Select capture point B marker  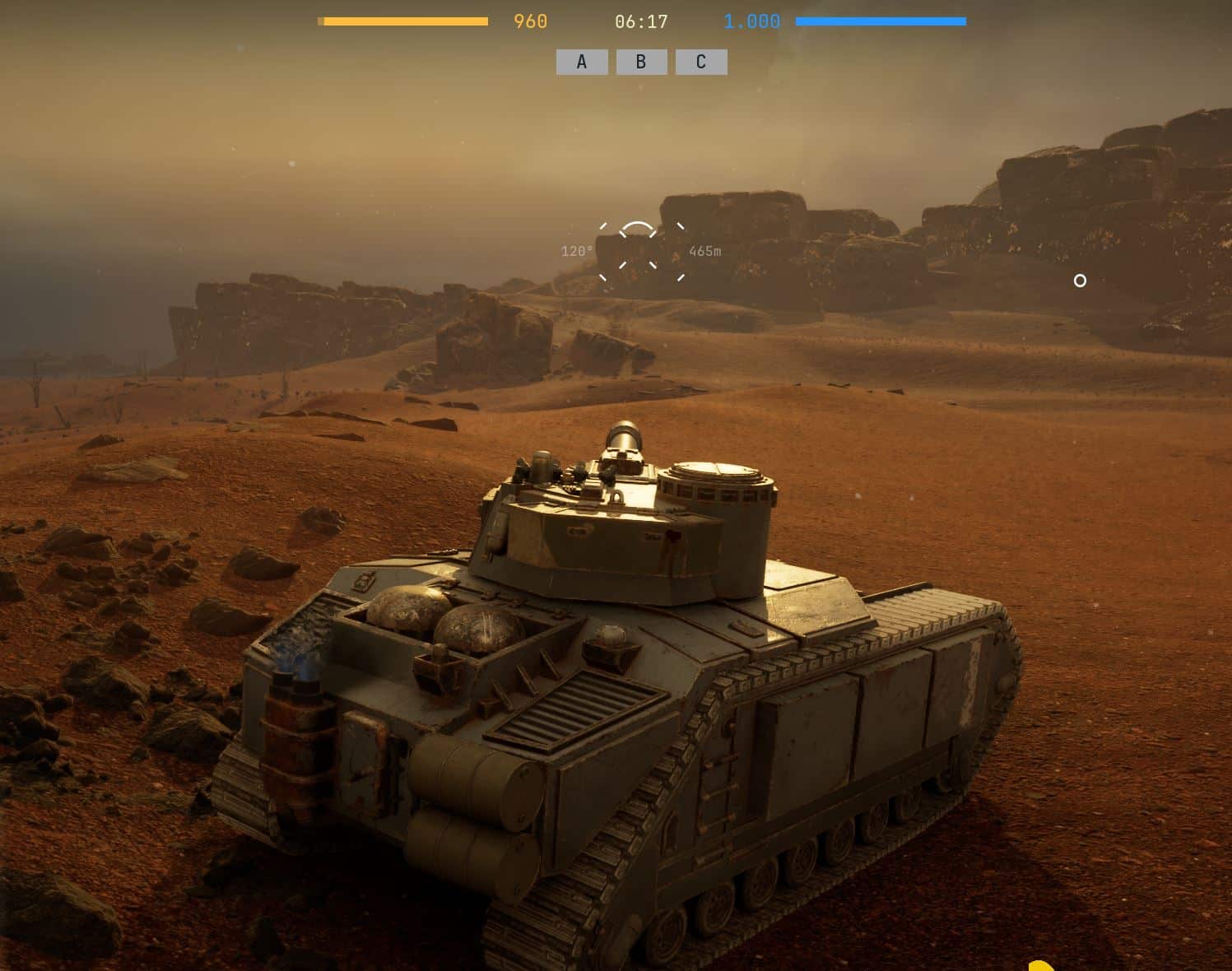[x=641, y=63]
